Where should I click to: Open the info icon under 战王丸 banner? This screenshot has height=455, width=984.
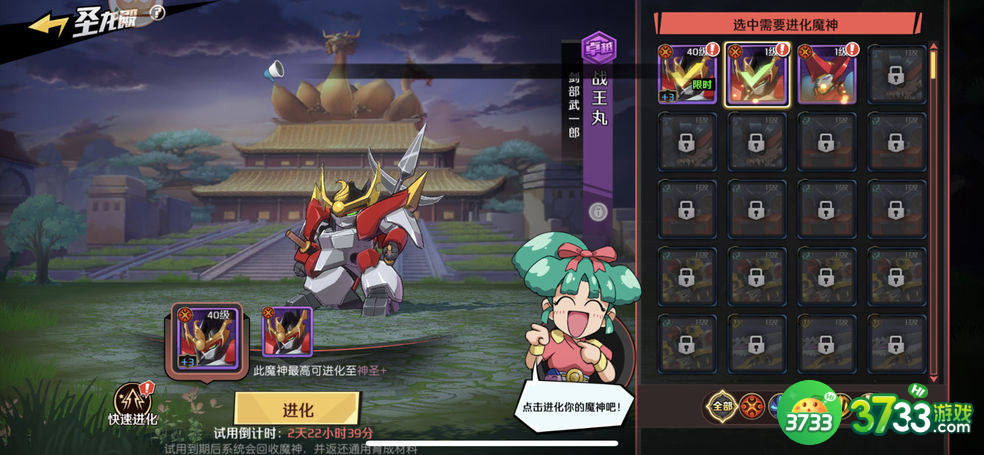point(598,211)
